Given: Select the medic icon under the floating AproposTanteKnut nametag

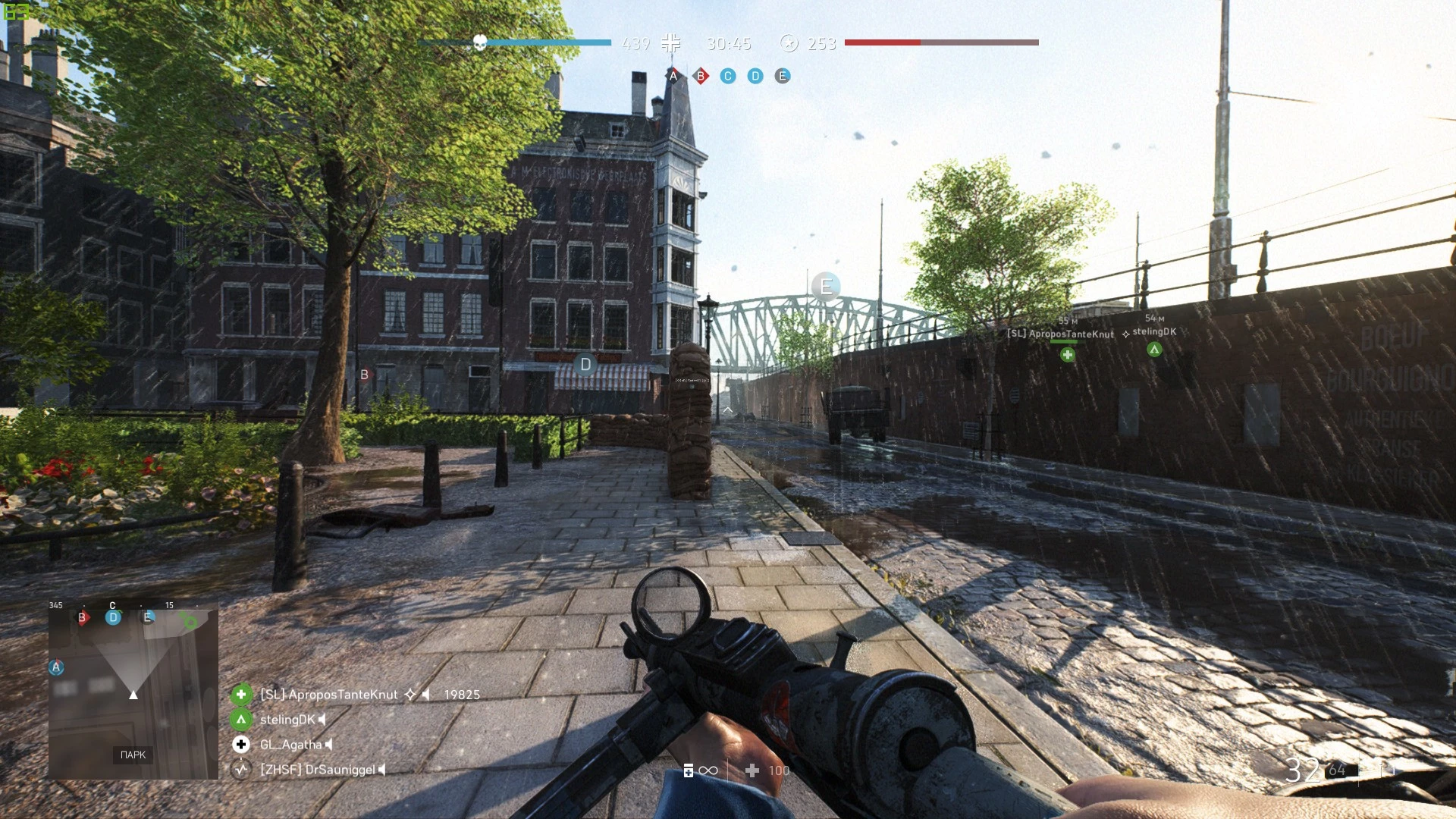Looking at the screenshot, I should point(1068,354).
